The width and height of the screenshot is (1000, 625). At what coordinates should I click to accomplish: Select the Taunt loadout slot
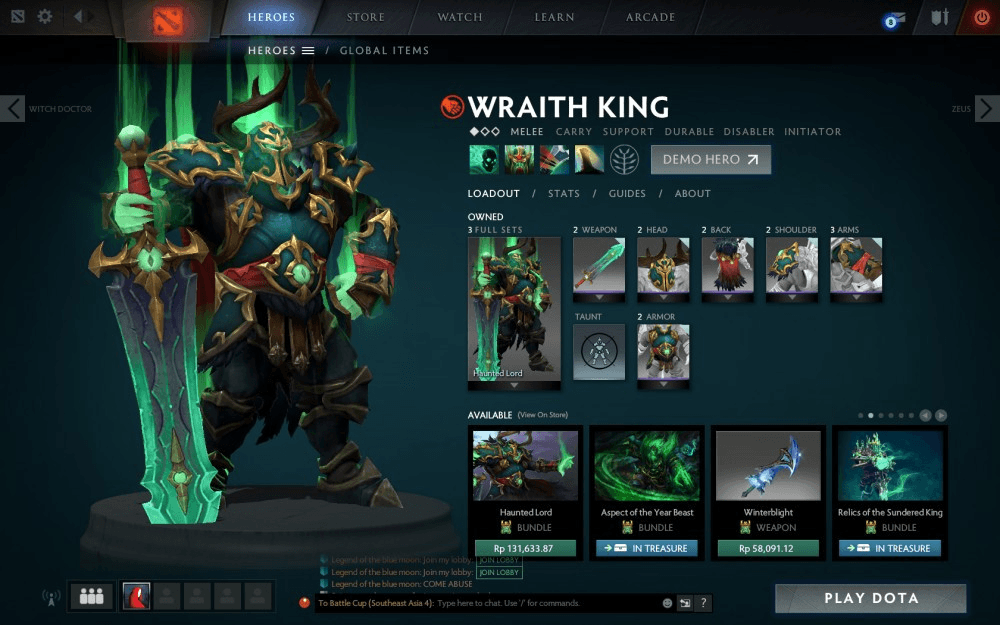pos(599,352)
